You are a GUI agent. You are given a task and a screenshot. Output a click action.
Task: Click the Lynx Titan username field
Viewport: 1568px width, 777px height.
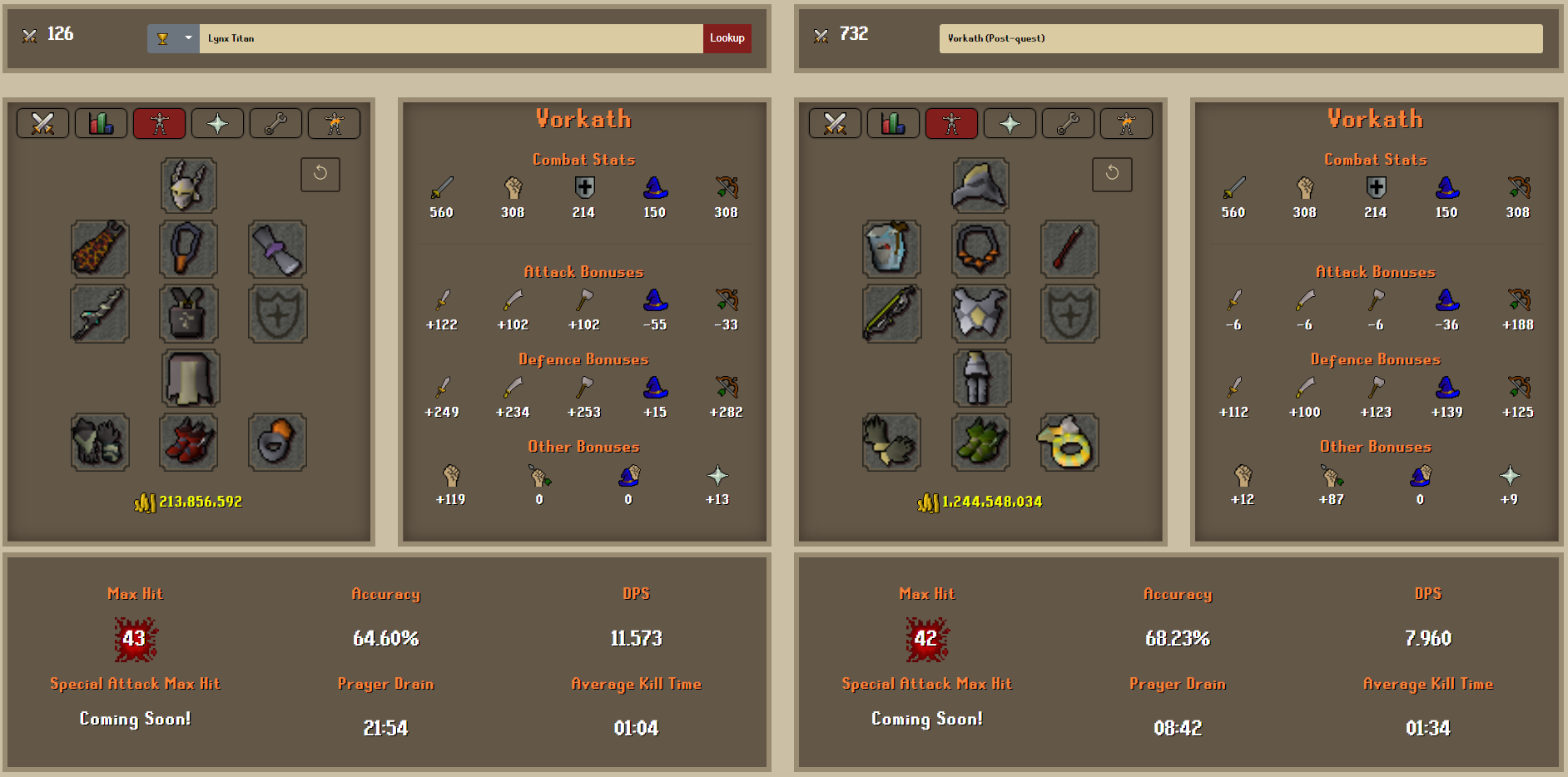coord(449,37)
